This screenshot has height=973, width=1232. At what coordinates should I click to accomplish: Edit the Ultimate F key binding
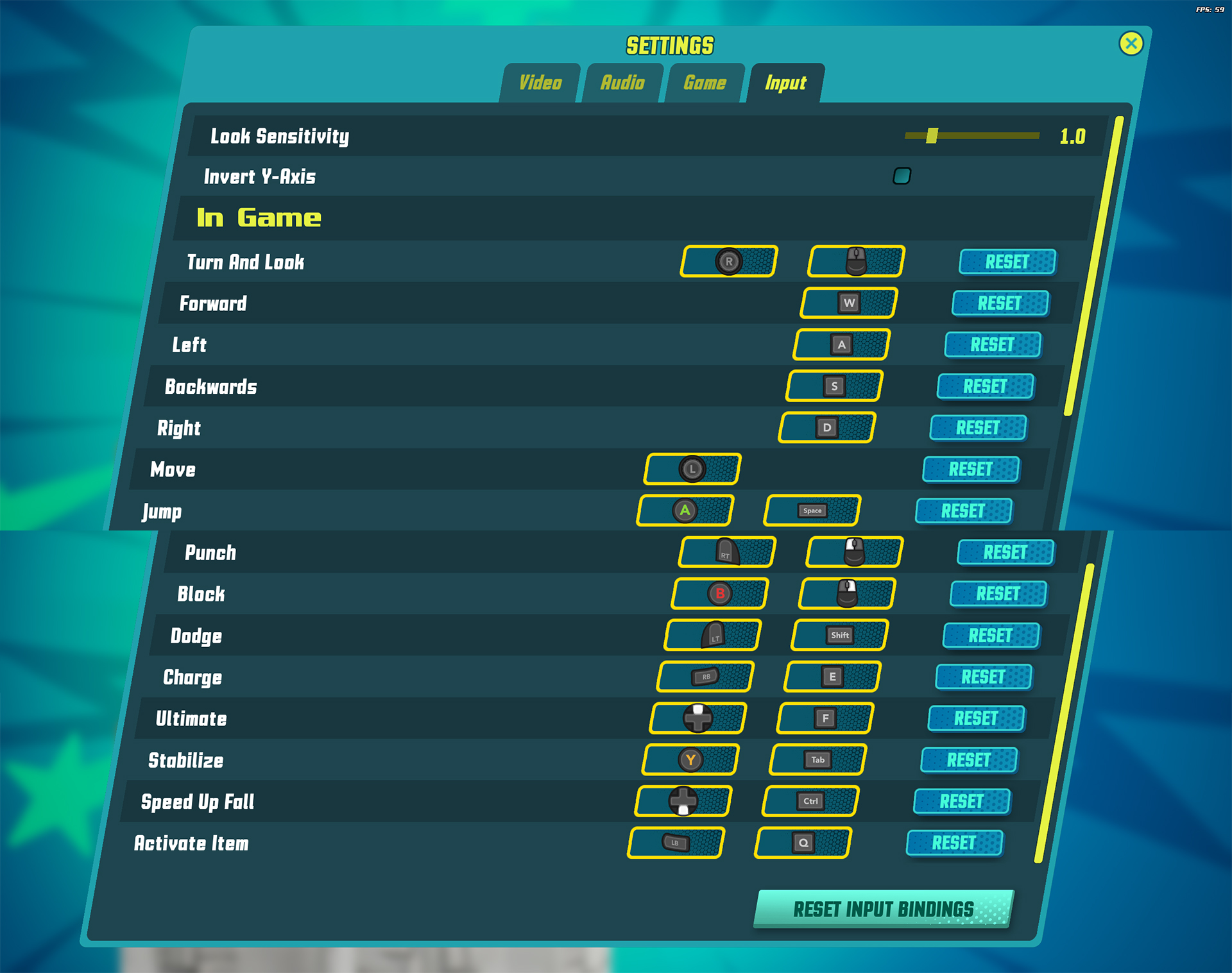[x=825, y=718]
